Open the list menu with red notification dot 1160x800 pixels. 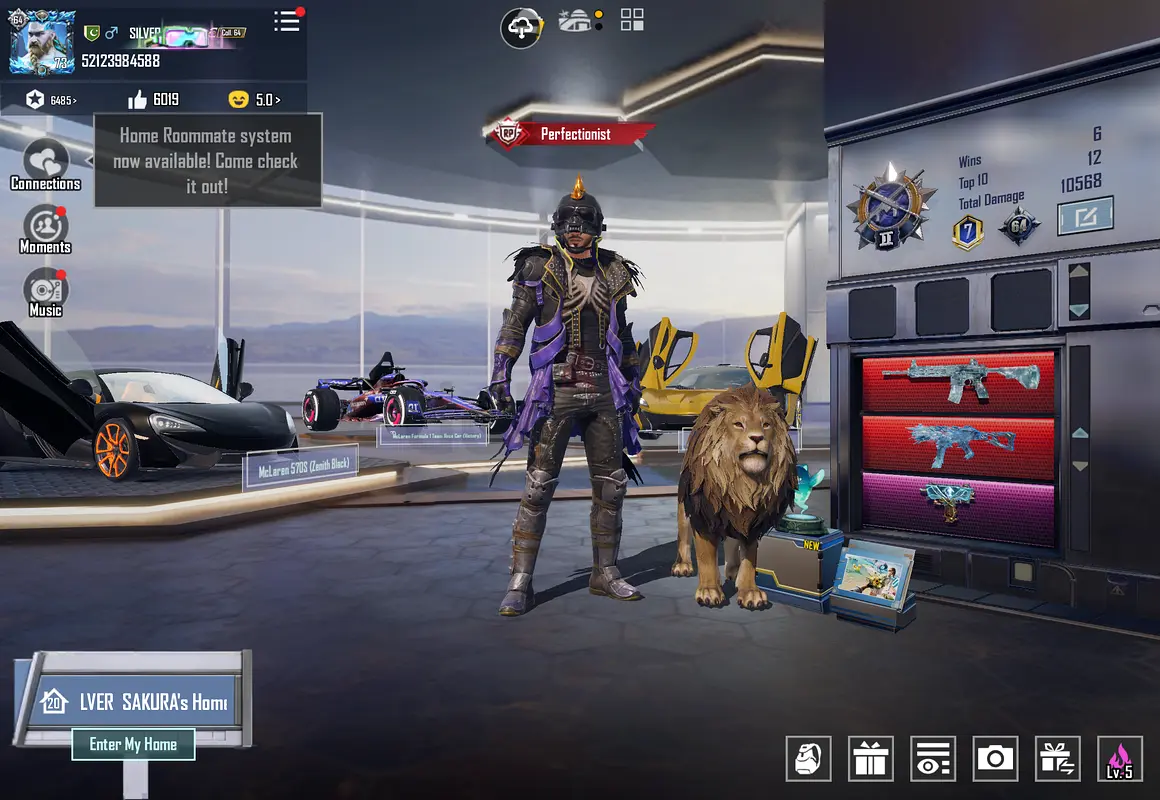coord(287,21)
